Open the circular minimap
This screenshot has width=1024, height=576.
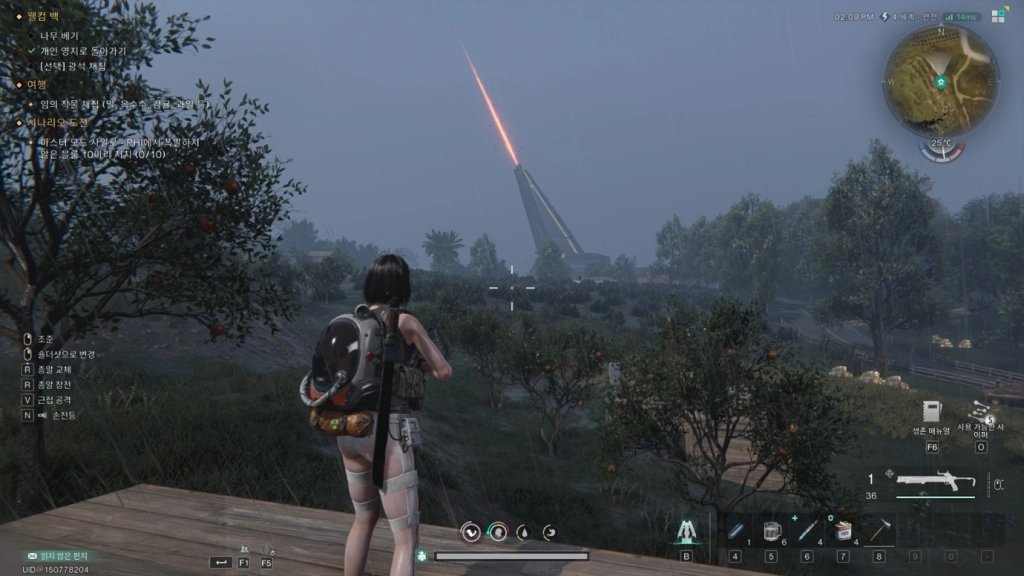tap(940, 81)
